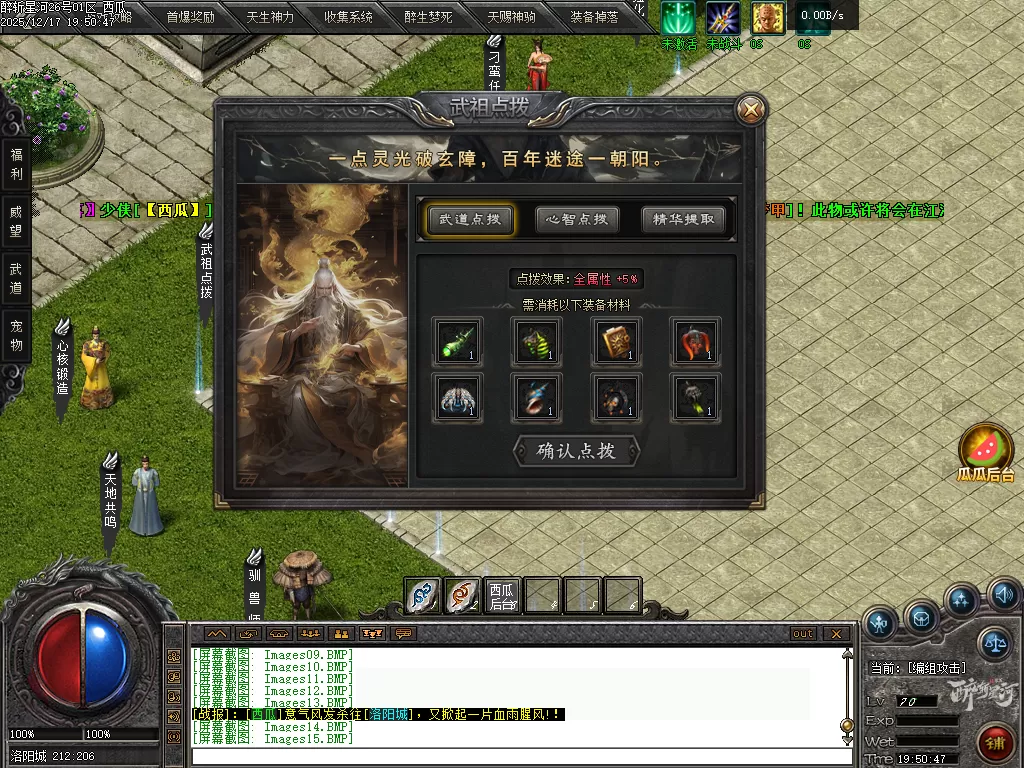Confirm with the 确认点拨 button
1024x768 pixels.
click(576, 451)
